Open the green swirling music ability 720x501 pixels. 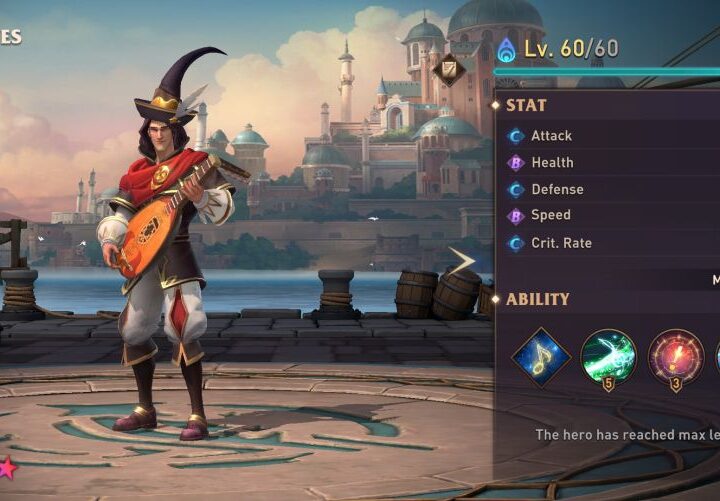608,357
